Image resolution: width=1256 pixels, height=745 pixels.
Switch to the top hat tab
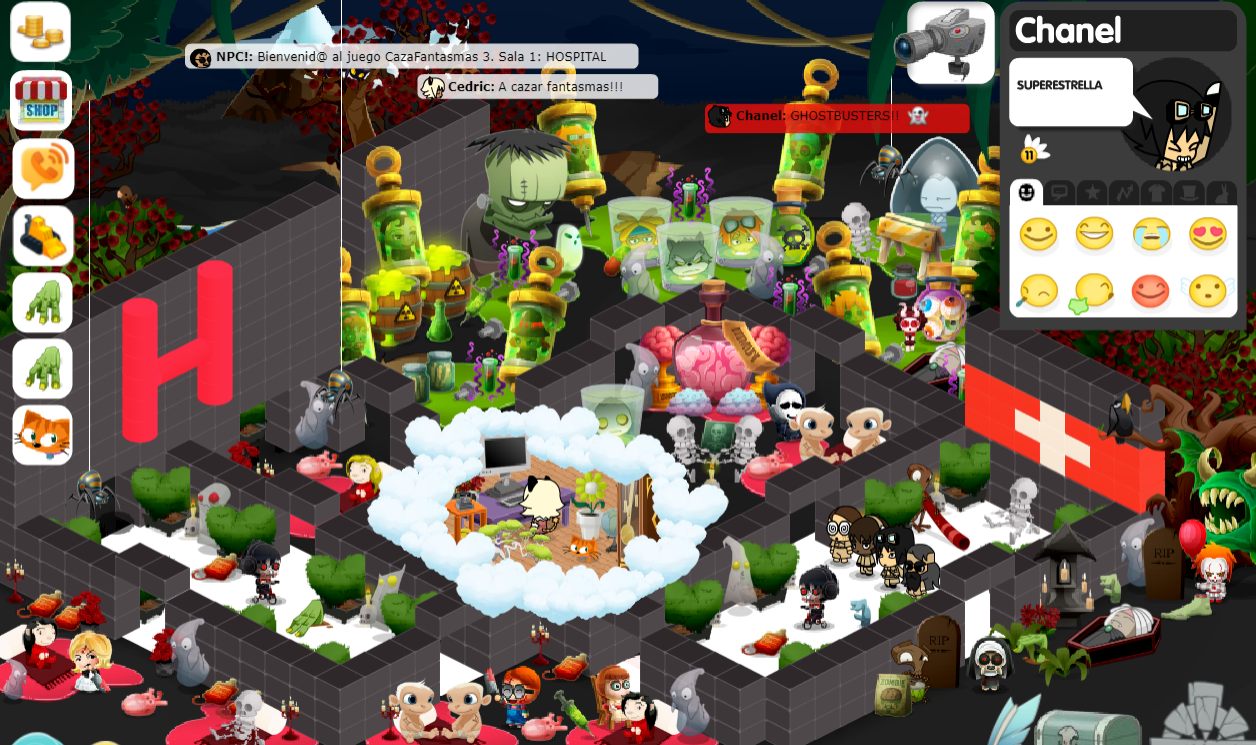click(1189, 192)
